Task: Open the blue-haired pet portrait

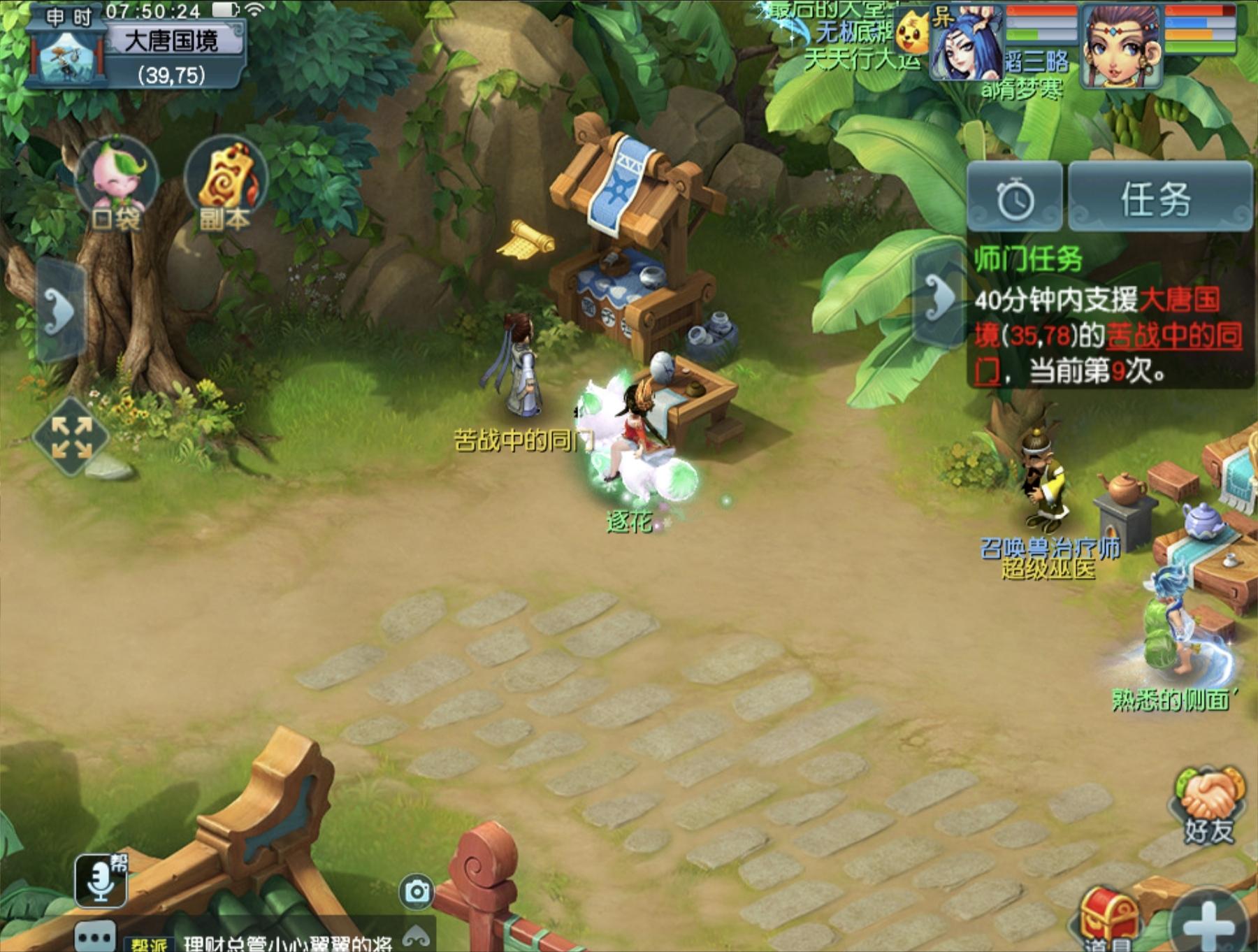Action: point(968,45)
